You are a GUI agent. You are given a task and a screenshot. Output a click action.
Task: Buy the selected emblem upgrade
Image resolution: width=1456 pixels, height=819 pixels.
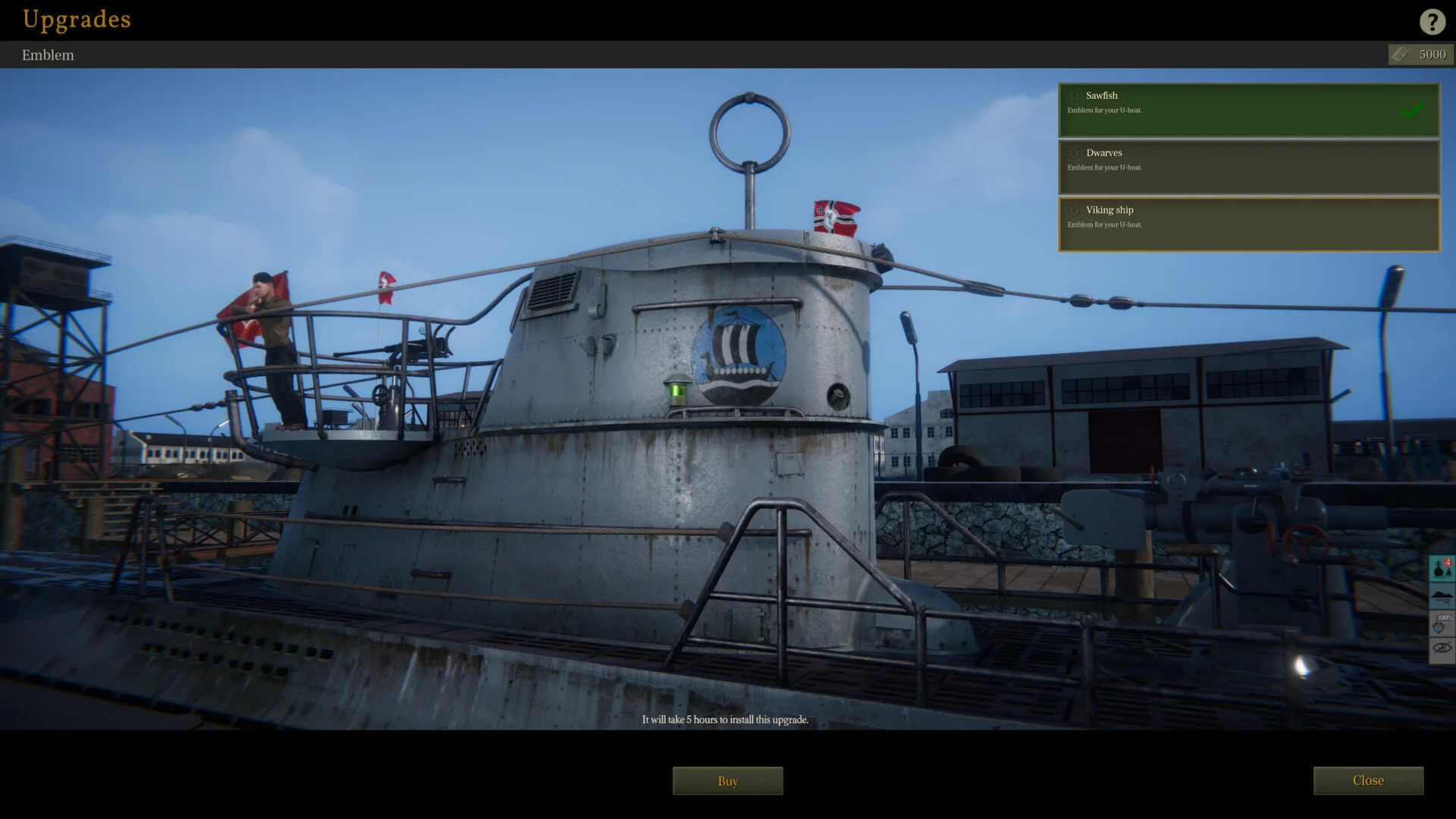727,780
